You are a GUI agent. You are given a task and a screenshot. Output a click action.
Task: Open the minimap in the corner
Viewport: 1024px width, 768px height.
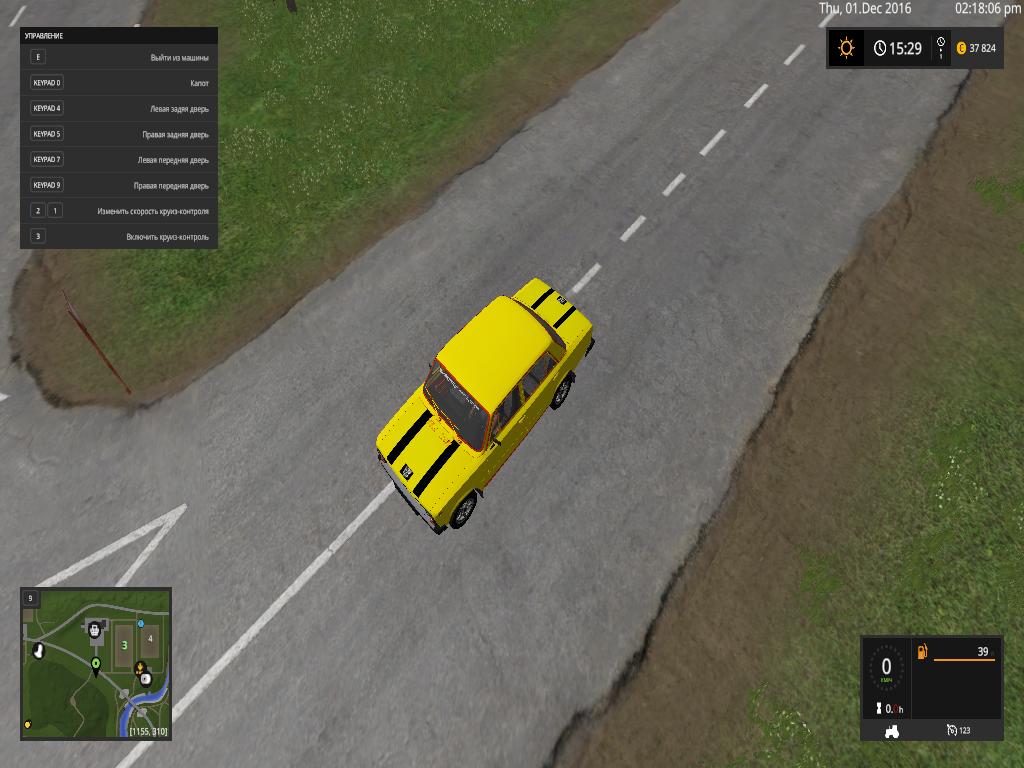click(96, 663)
